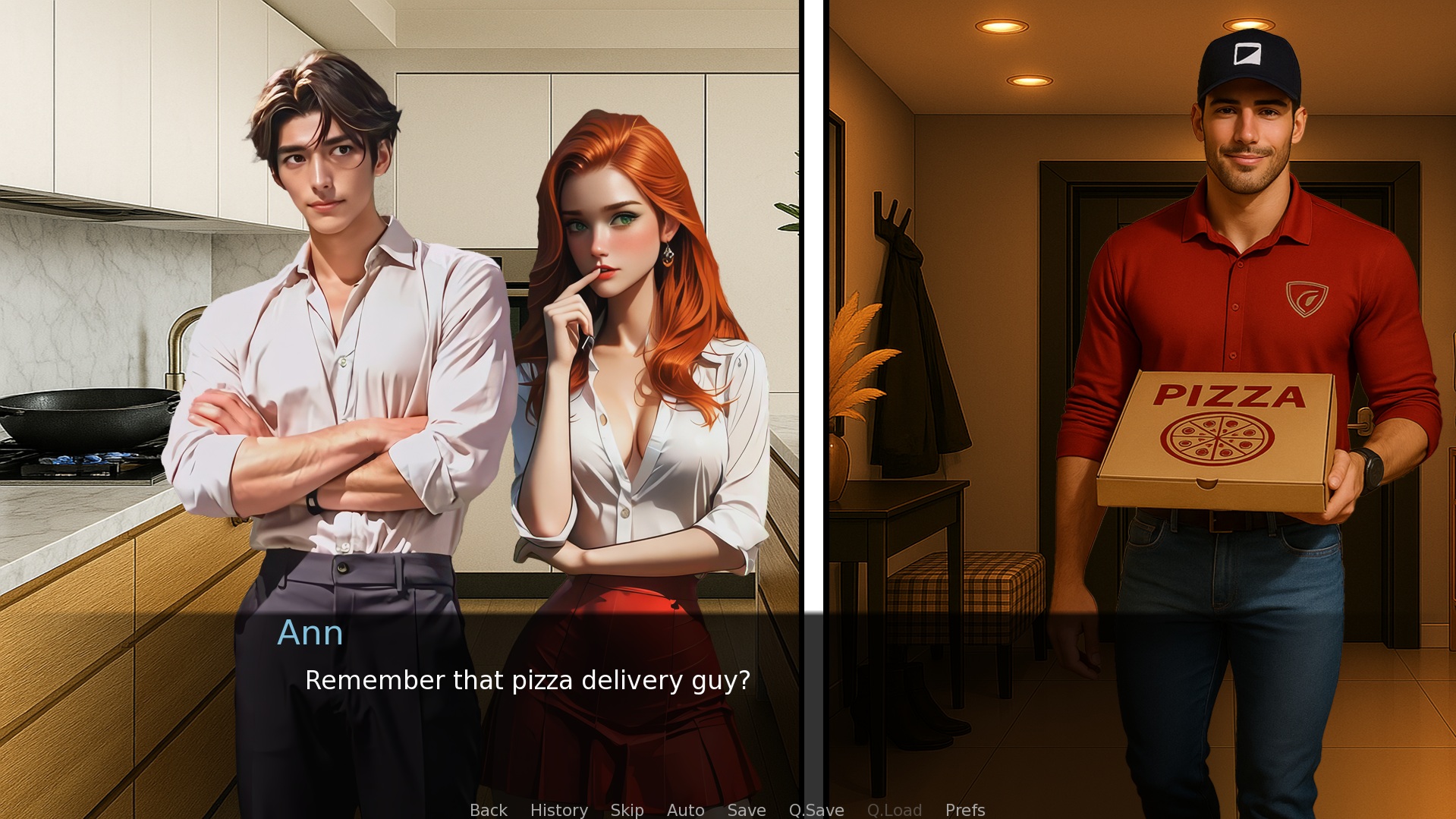Perform a Q.Save quick save
Screen dimensions: 1456x819
pos(816,810)
